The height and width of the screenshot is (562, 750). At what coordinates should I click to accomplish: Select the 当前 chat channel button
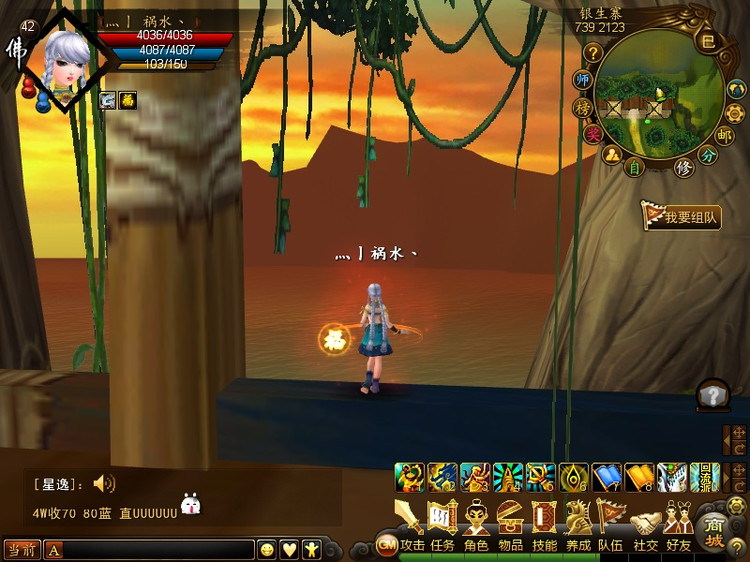[21, 549]
